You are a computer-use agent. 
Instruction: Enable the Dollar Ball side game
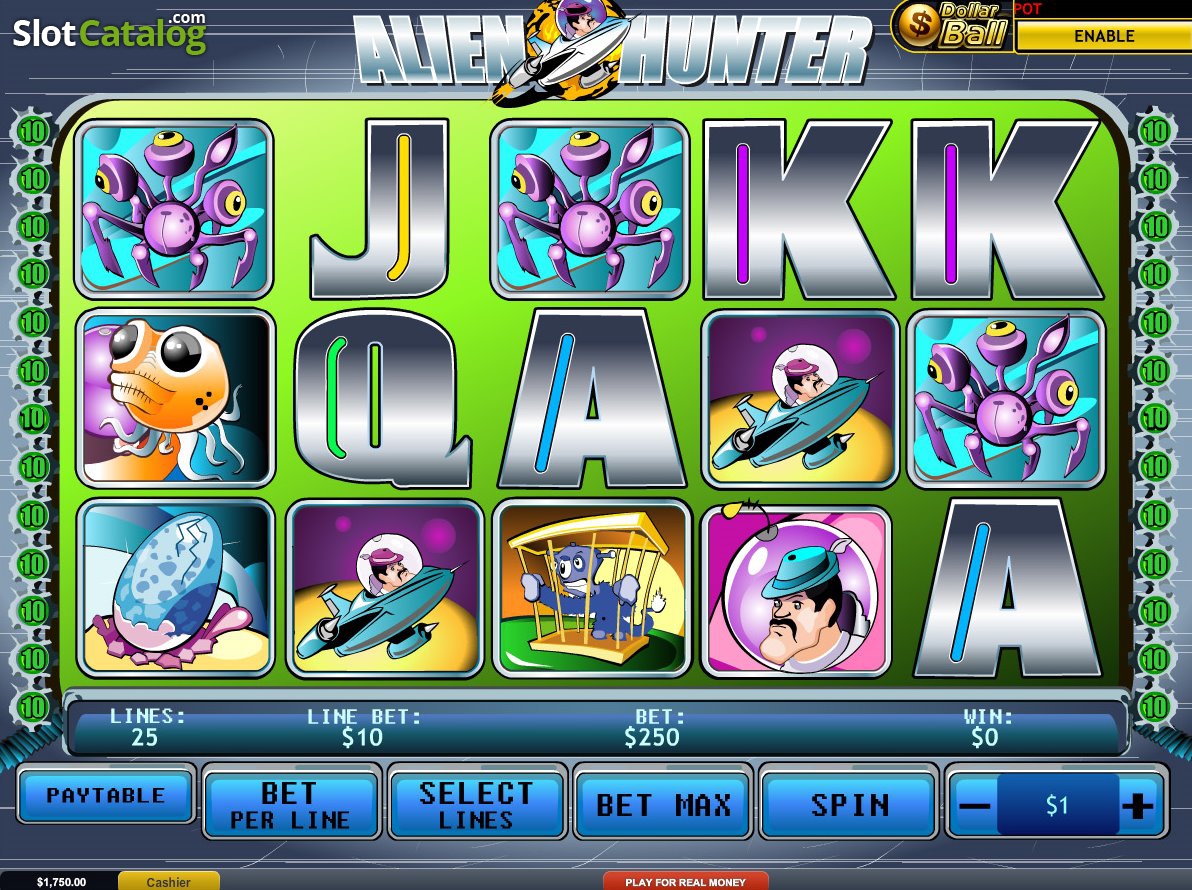tap(1103, 36)
